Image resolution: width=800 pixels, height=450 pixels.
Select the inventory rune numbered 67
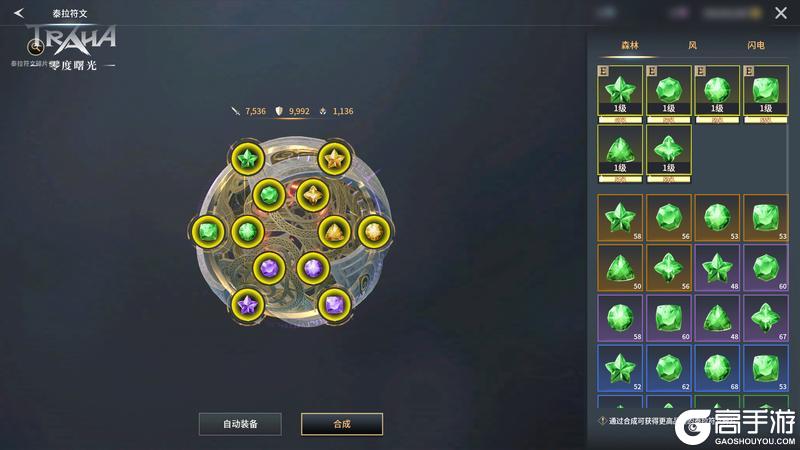click(767, 319)
